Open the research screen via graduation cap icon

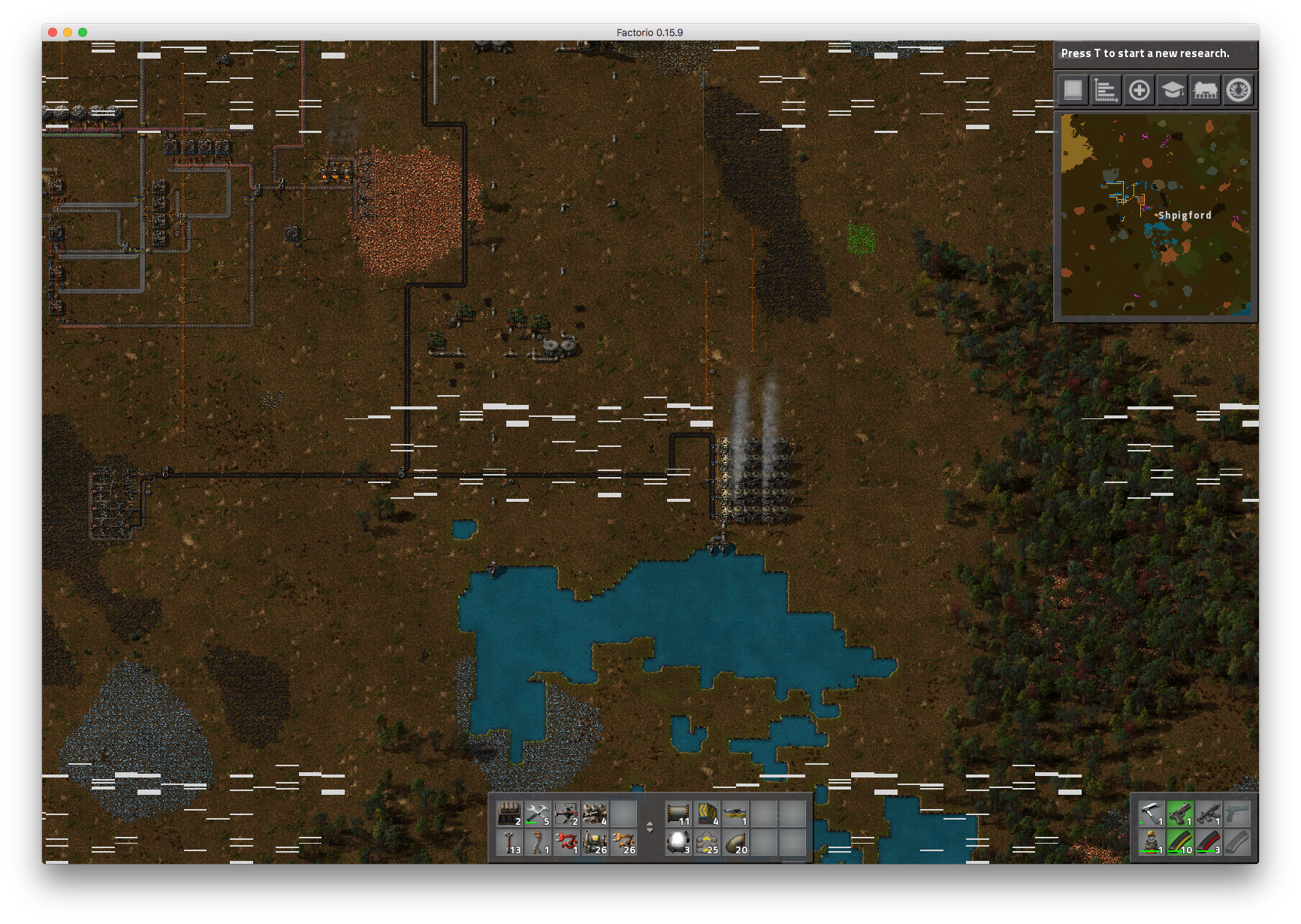tap(1172, 90)
